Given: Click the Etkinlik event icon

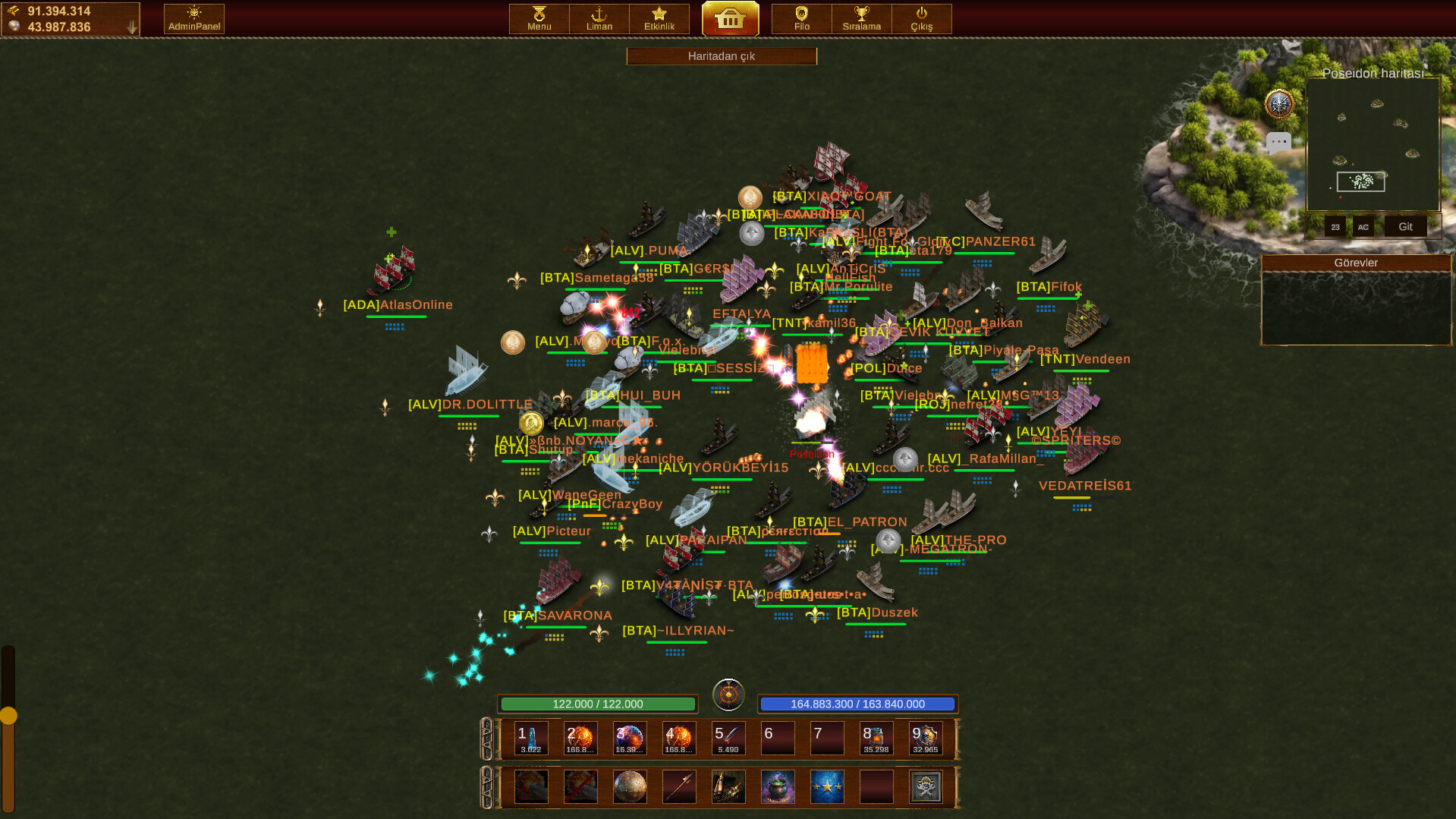Looking at the screenshot, I should click(659, 18).
